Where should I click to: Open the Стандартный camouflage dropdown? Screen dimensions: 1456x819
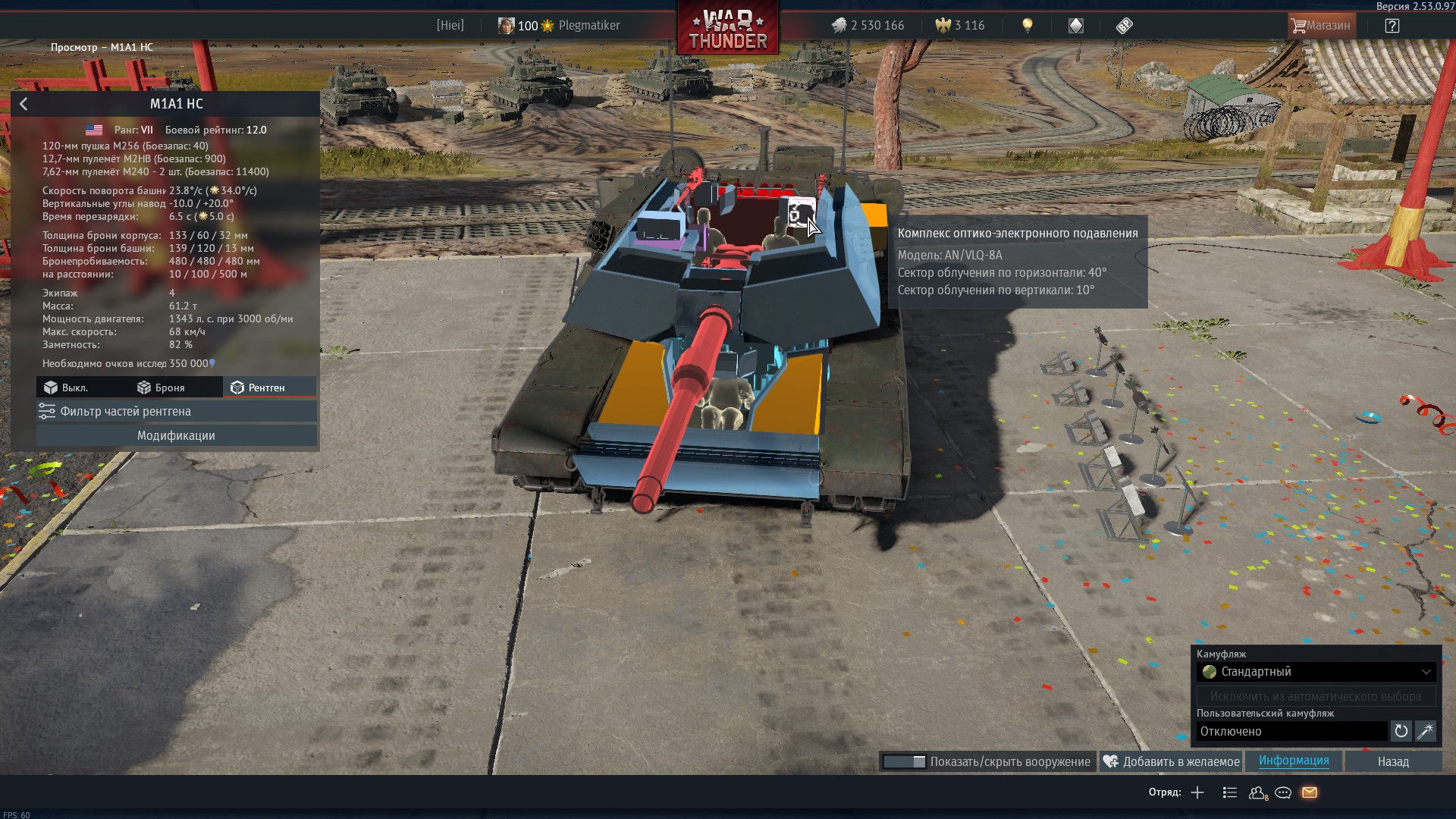coord(1316,672)
